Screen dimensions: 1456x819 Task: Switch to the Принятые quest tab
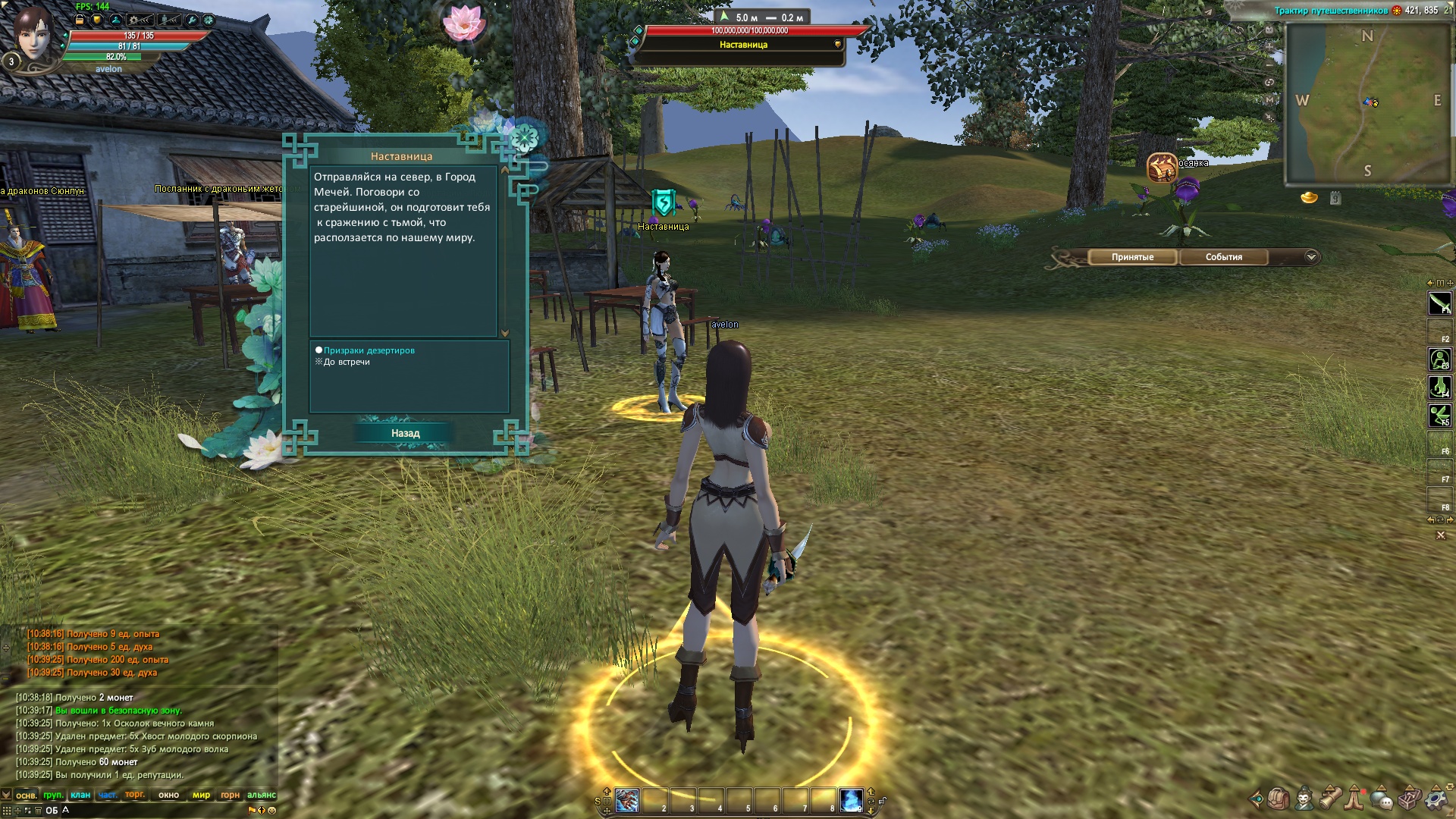click(x=1132, y=257)
